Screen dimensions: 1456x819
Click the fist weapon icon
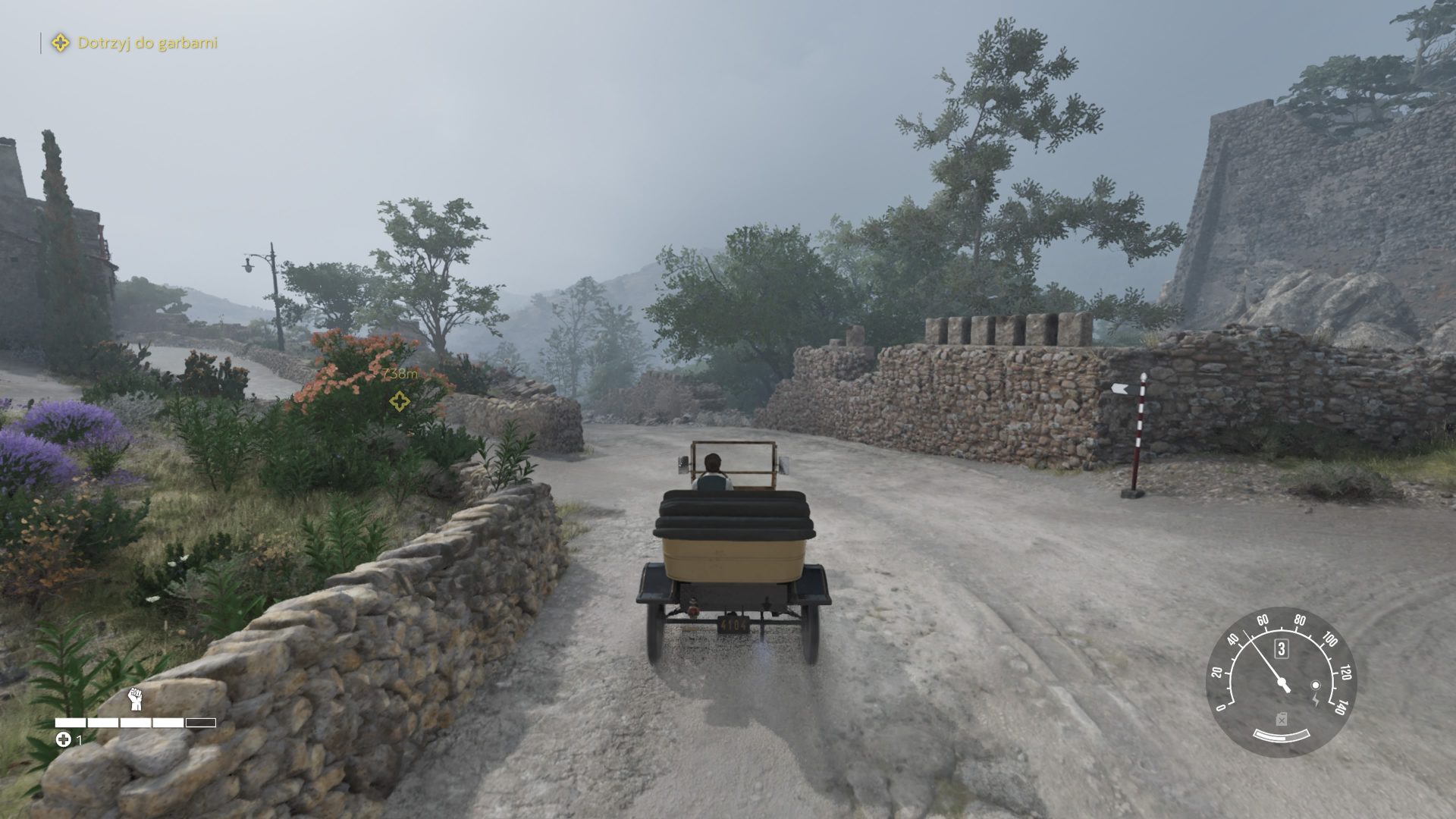pyautogui.click(x=136, y=698)
